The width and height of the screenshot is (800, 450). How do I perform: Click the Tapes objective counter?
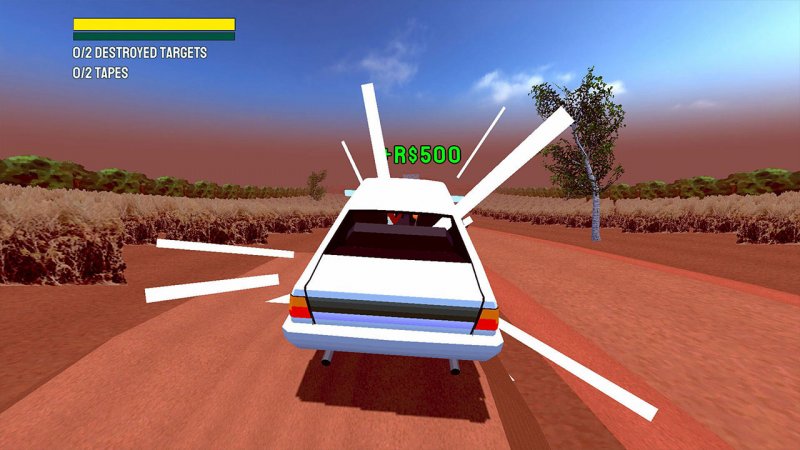[100, 73]
